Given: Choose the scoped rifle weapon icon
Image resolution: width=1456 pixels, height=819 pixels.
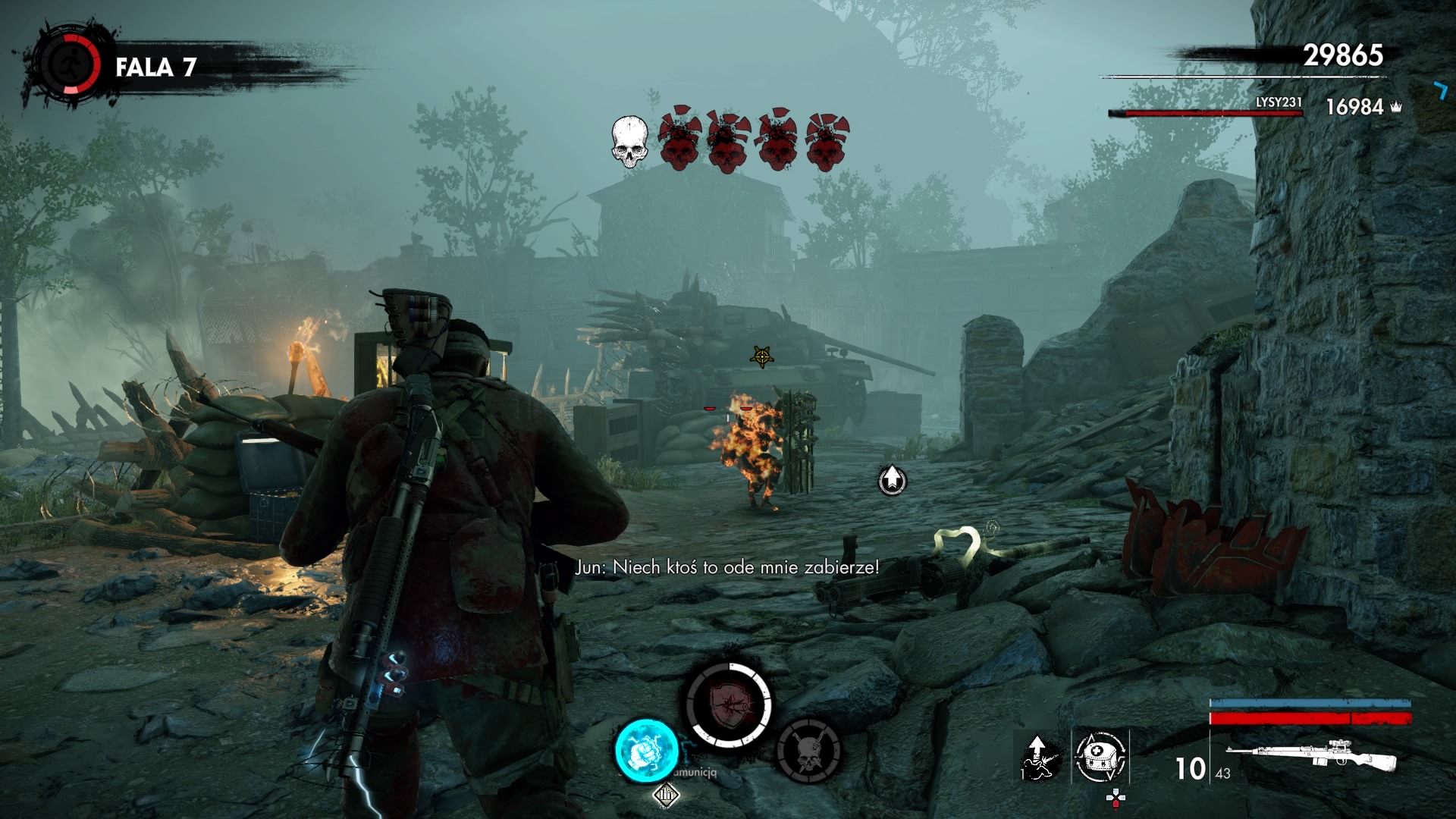Looking at the screenshot, I should point(1311,755).
